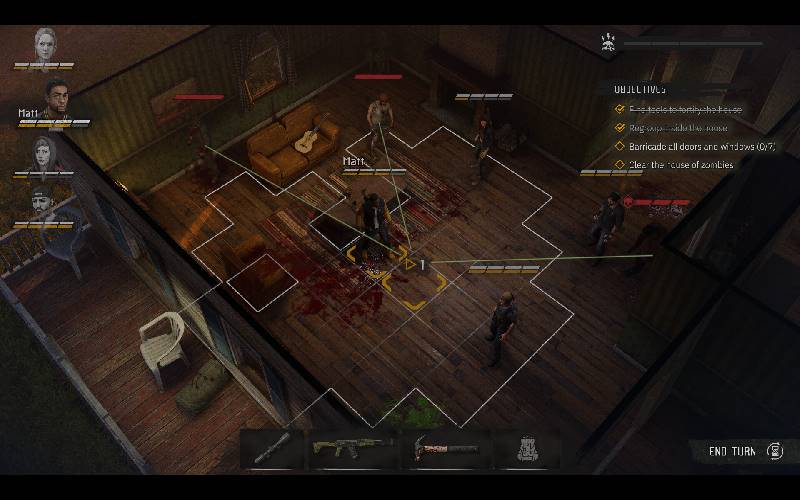This screenshot has height=500, width=800.
Task: Open the Objectives tracker header
Action: coord(642,89)
